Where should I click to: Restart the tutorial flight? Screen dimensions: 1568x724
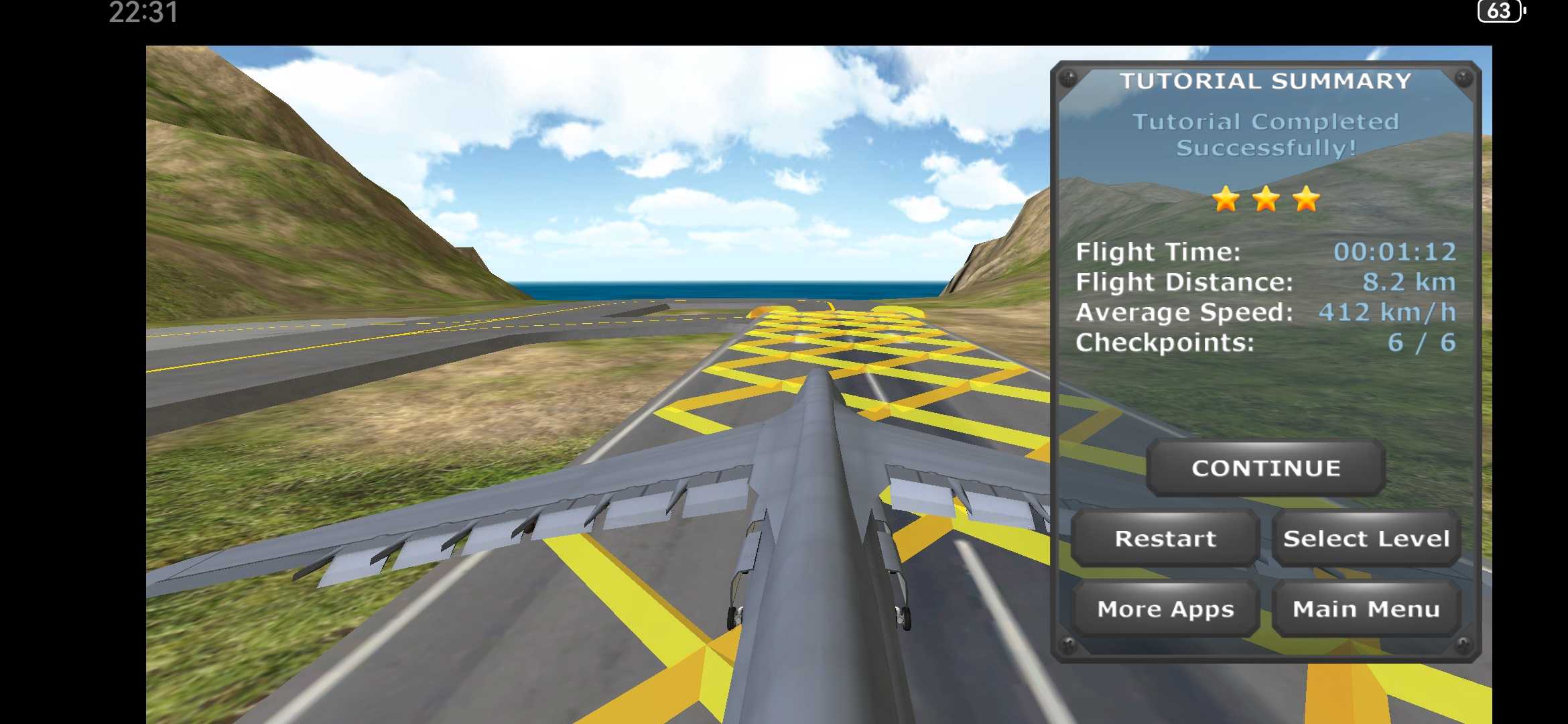[x=1165, y=538]
